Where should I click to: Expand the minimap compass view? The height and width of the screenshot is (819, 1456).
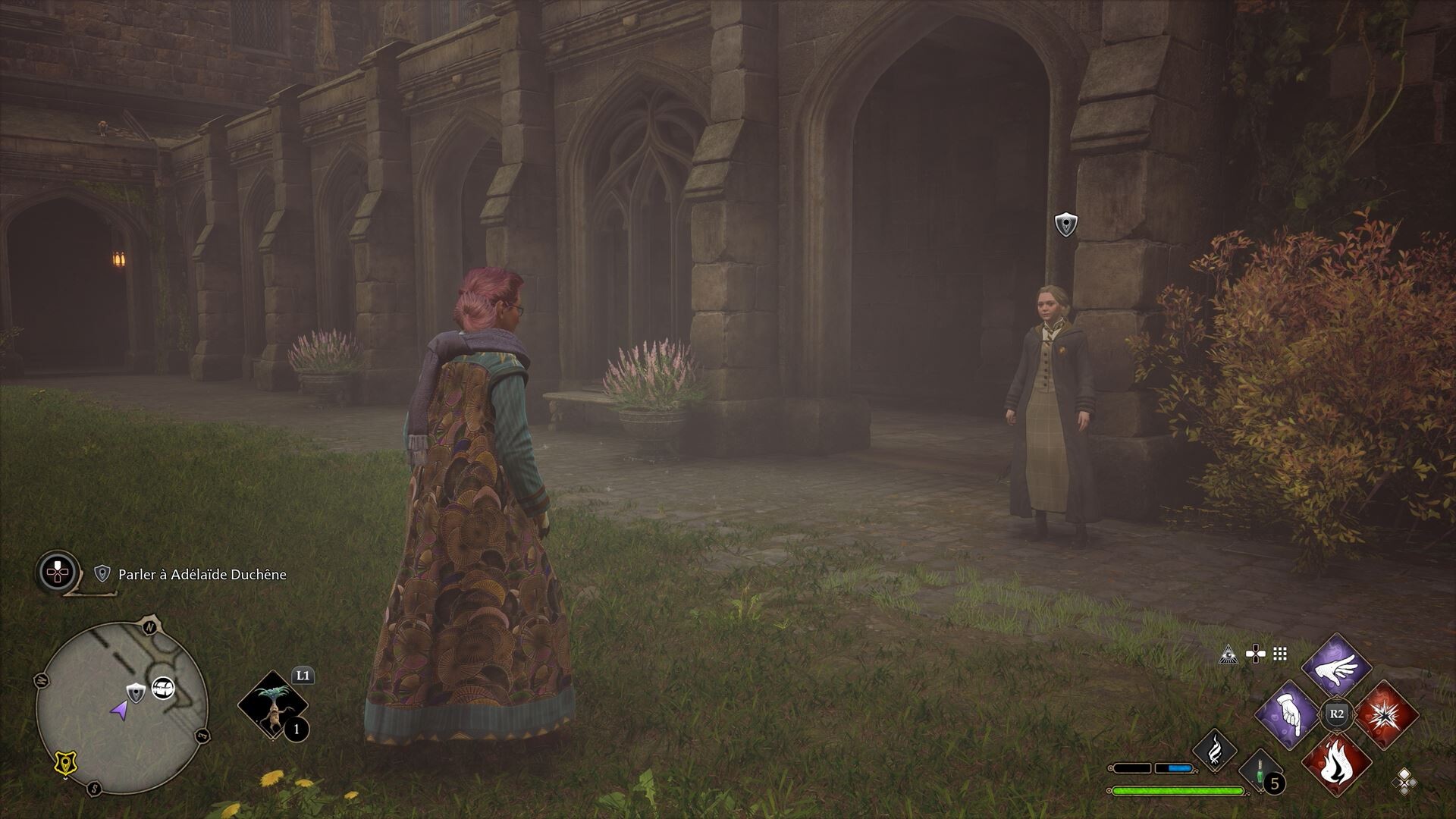[x=149, y=626]
